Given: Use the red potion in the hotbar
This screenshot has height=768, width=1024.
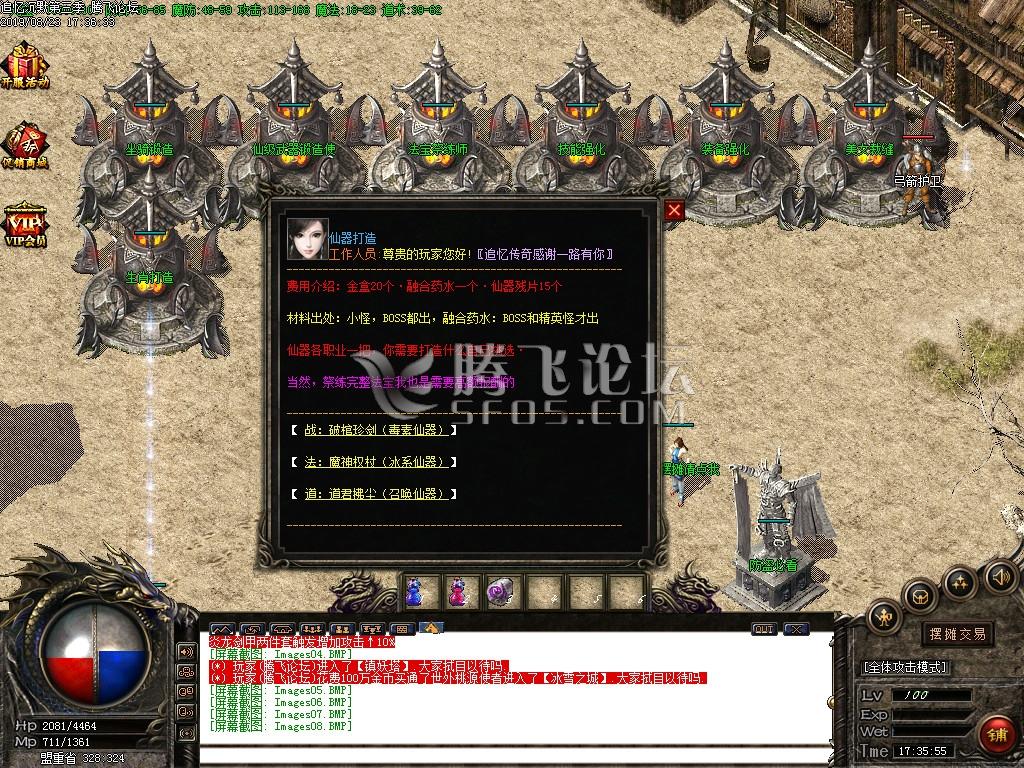Looking at the screenshot, I should [456, 592].
